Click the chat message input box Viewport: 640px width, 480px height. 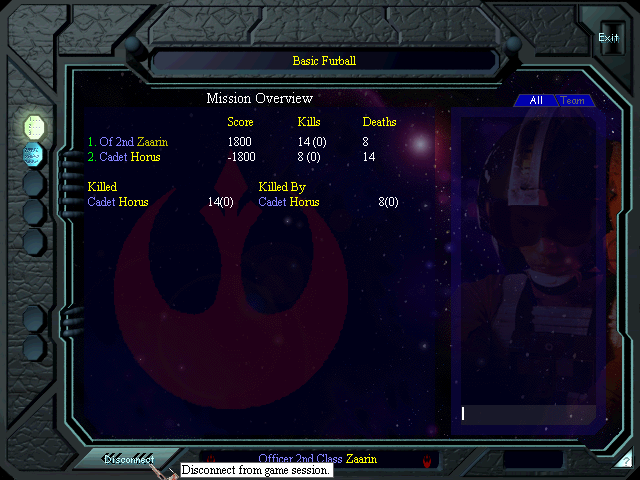click(528, 413)
